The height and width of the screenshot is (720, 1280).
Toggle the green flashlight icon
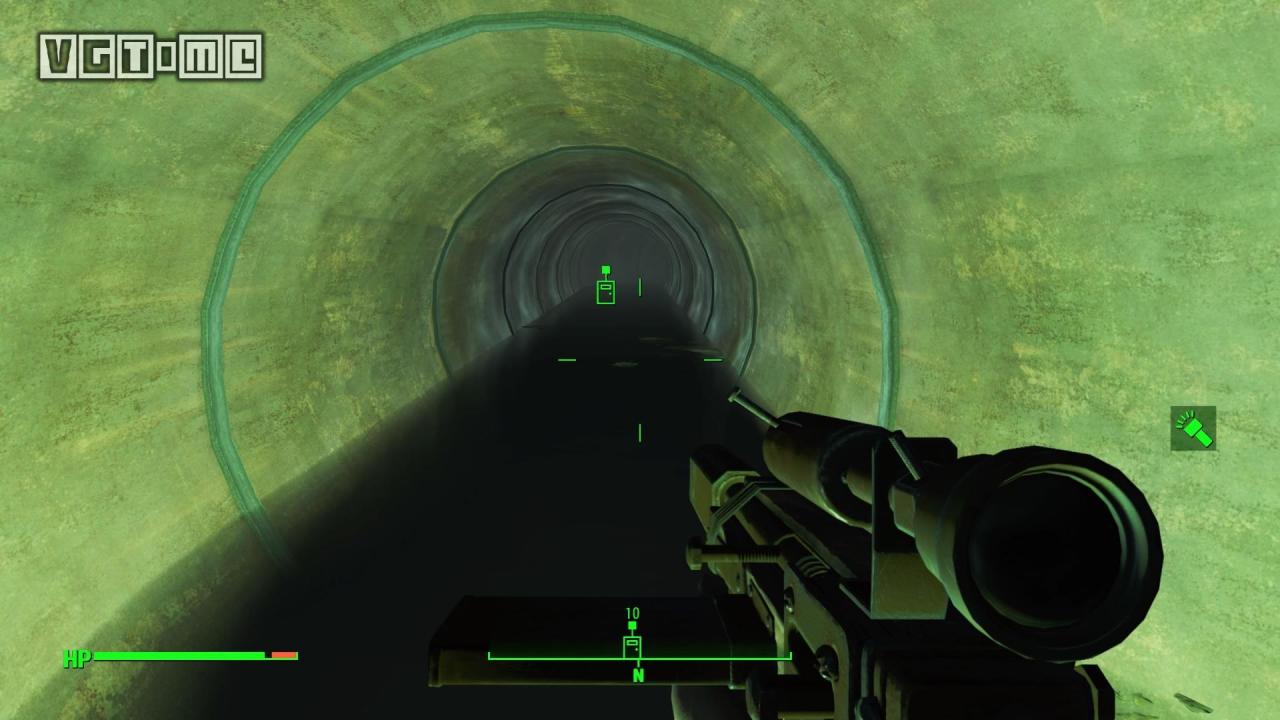1193,428
